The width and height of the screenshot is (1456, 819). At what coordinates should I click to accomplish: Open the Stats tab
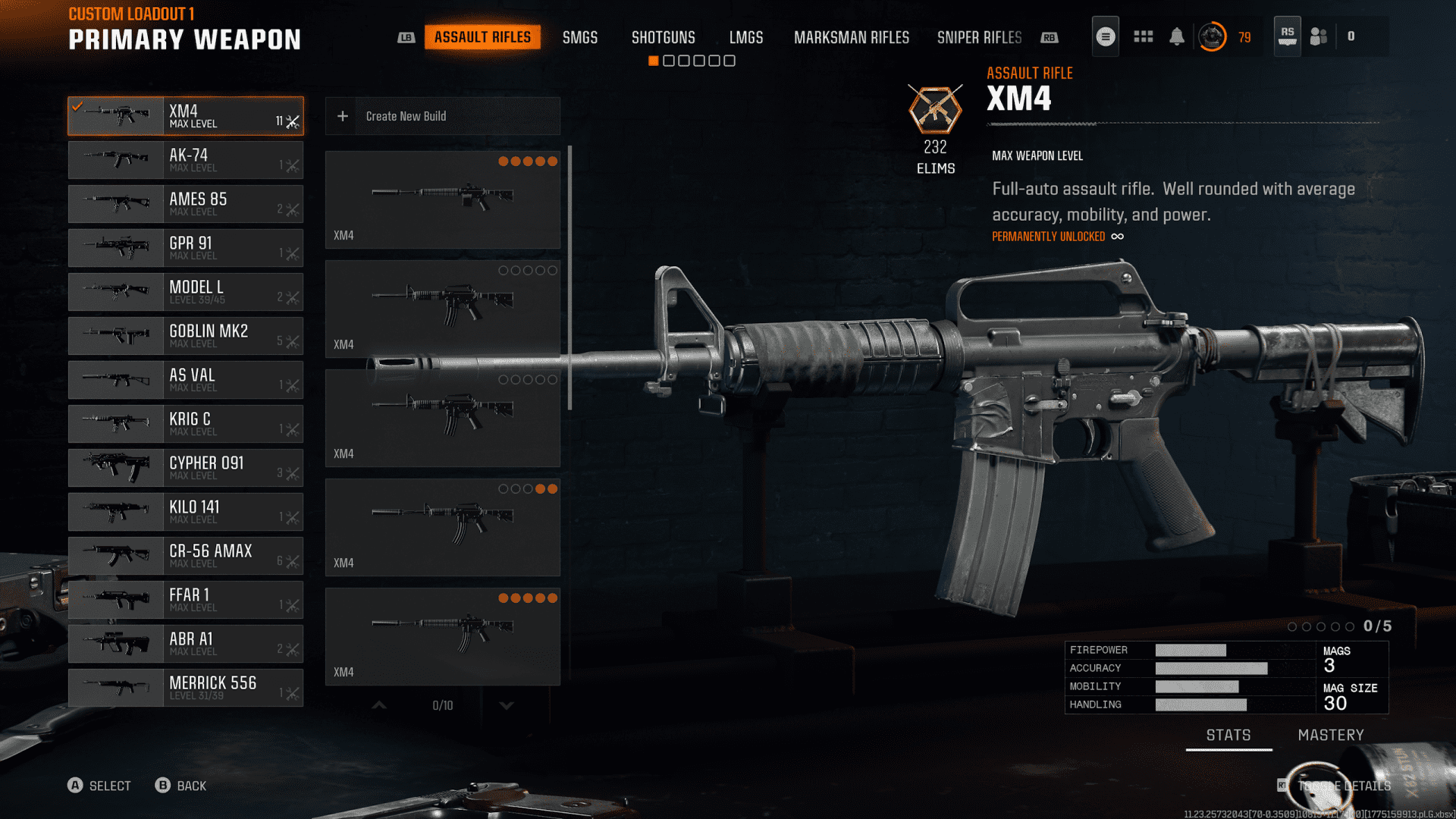pyautogui.click(x=1228, y=735)
